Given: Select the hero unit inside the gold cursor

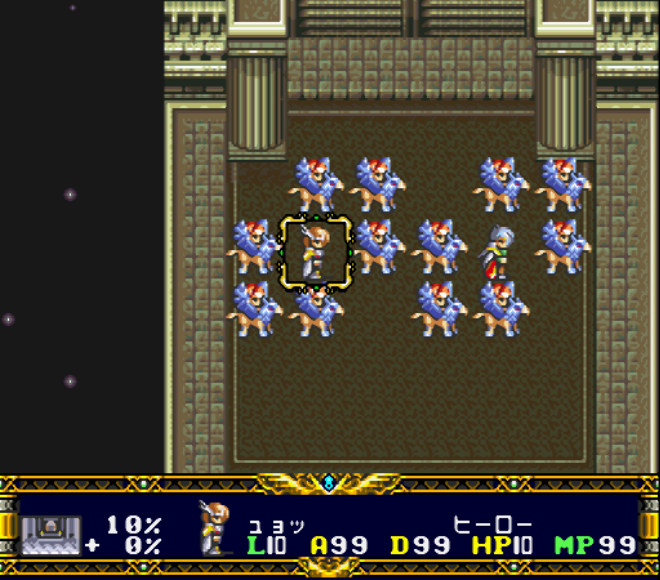Looking at the screenshot, I should tap(316, 252).
